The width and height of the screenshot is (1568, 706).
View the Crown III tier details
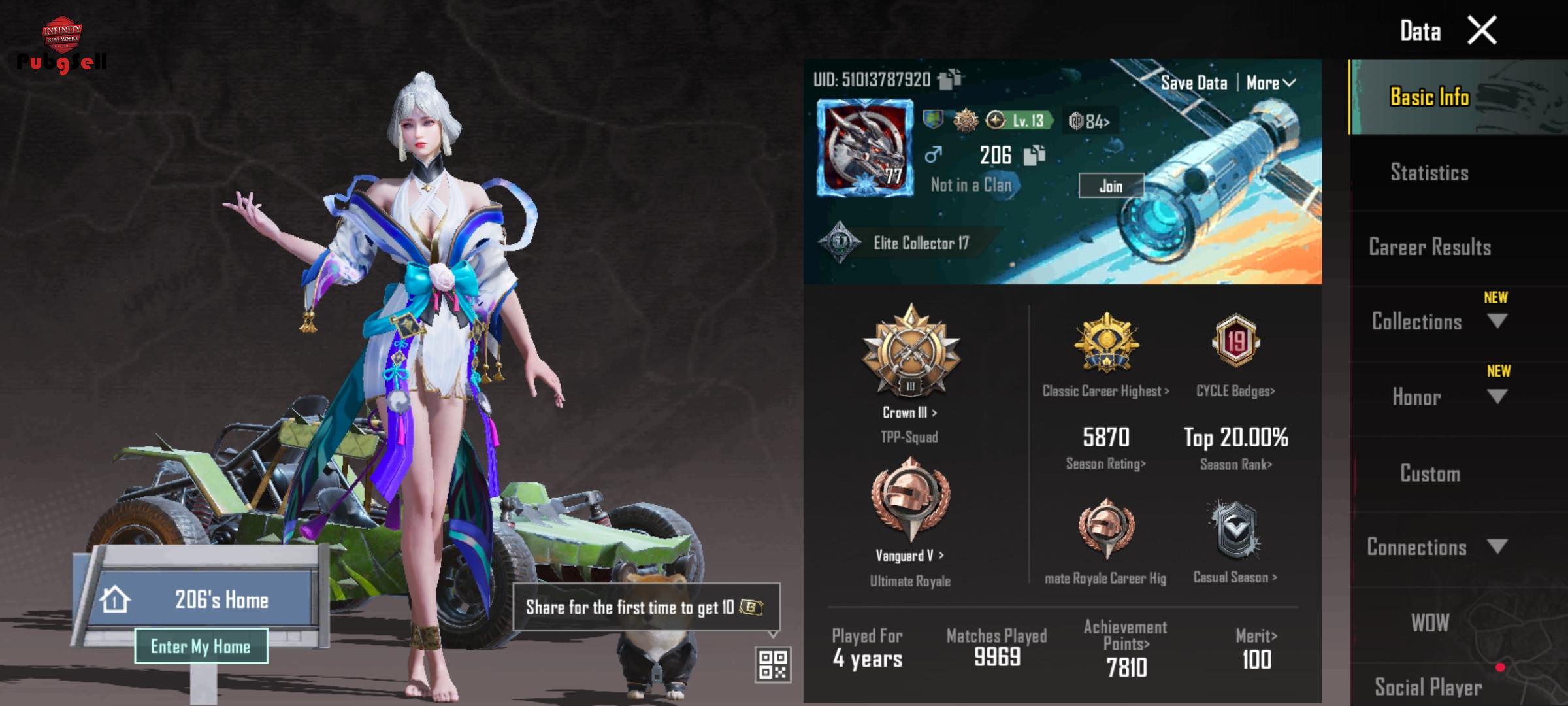point(910,412)
